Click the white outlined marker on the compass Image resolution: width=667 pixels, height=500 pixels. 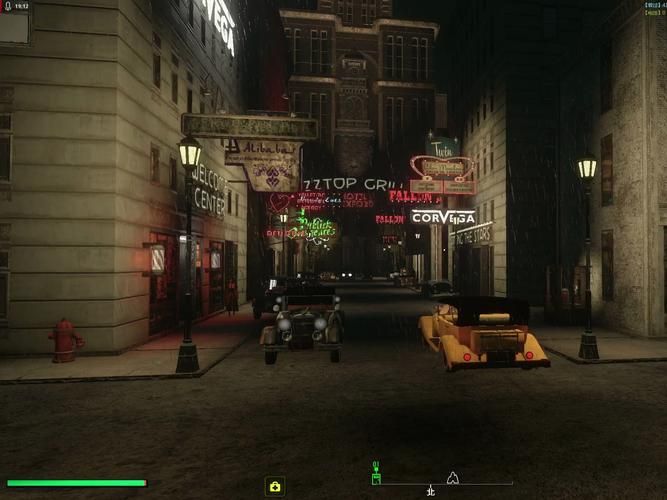tap(452, 477)
